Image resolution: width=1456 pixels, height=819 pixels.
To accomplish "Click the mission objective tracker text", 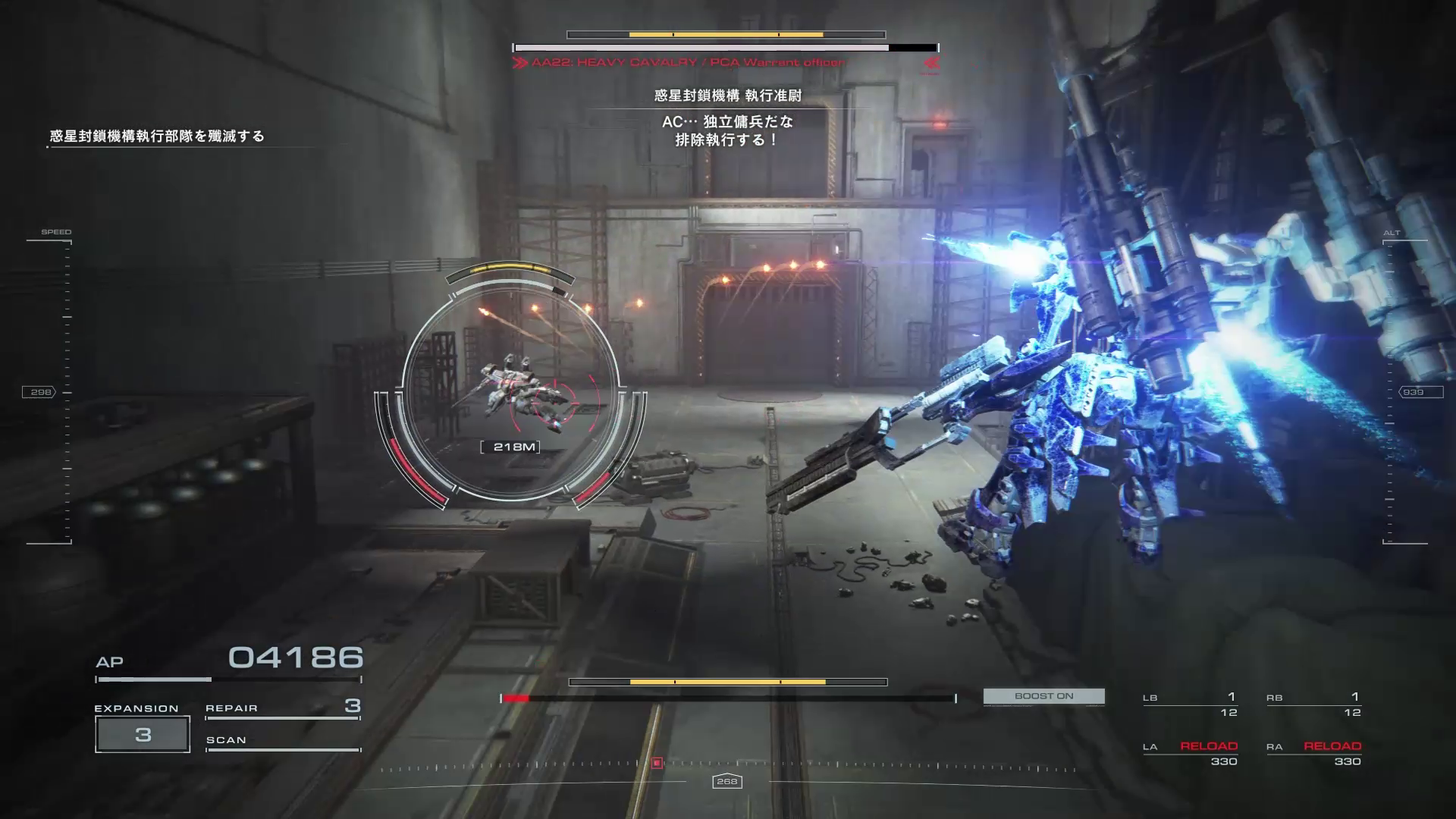I will pos(157,136).
